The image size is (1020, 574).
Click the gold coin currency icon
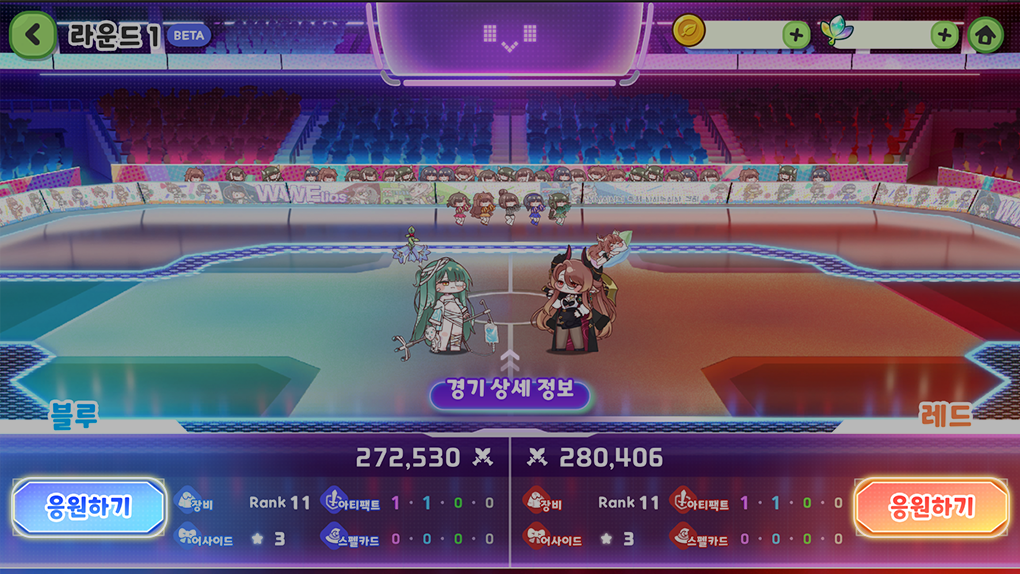pyautogui.click(x=689, y=32)
